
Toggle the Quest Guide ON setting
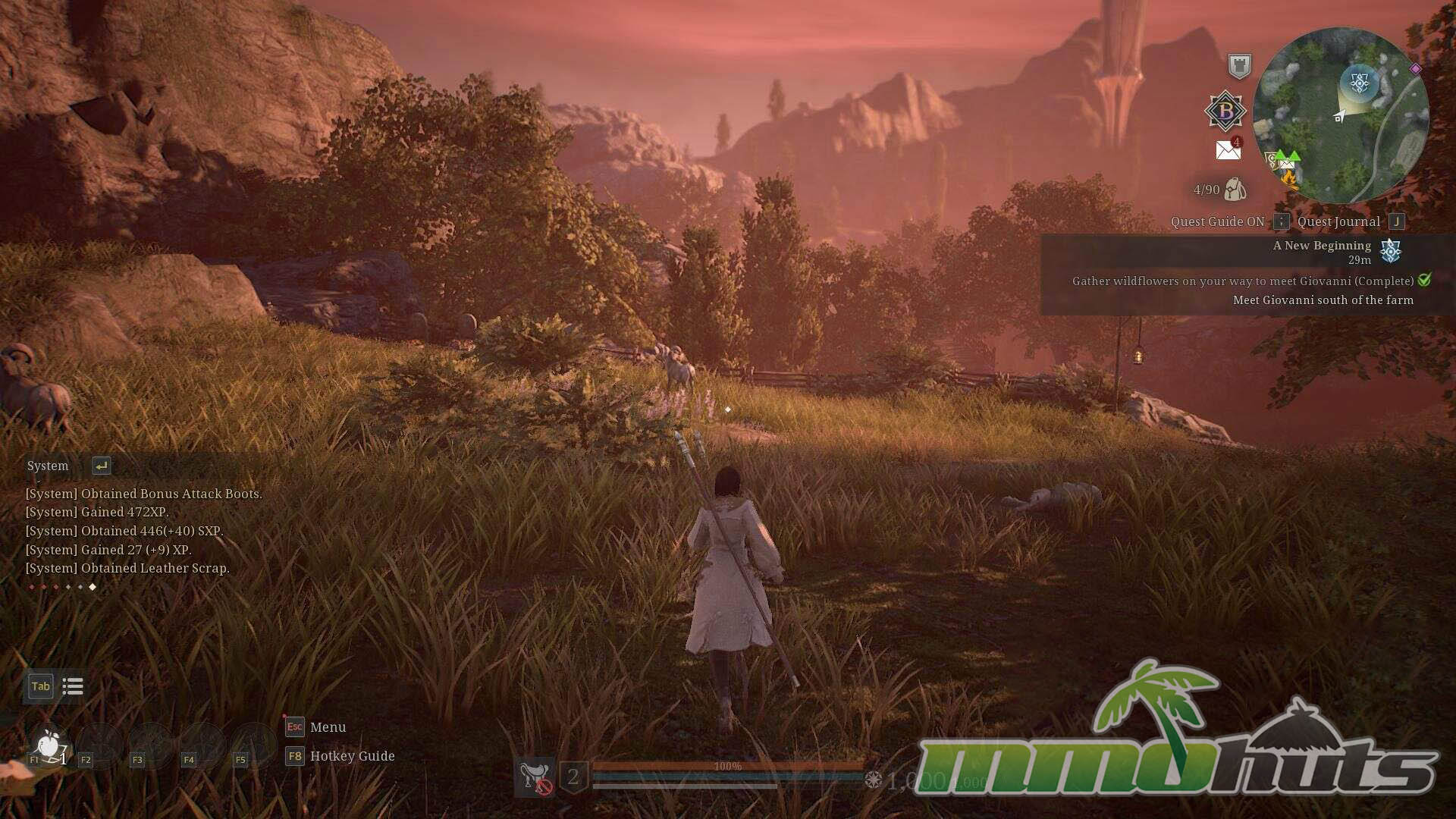1217,221
